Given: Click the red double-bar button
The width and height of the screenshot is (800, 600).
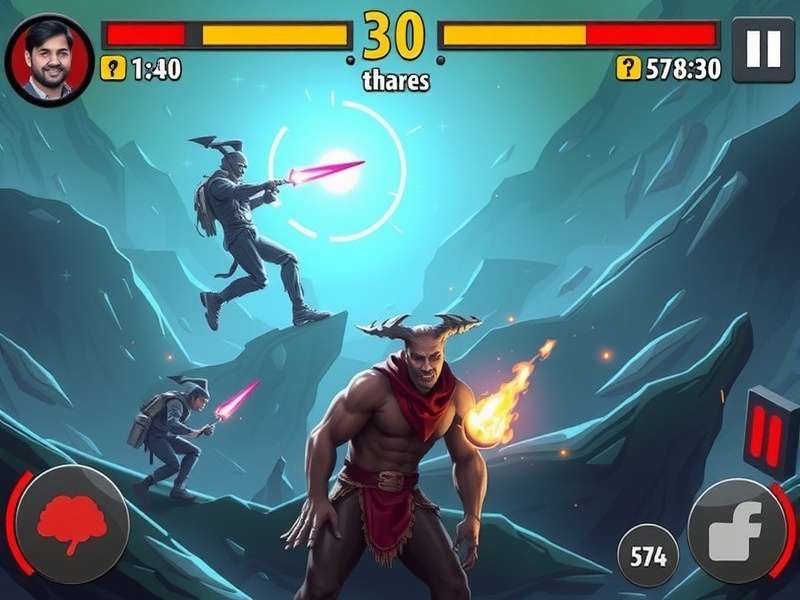Looking at the screenshot, I should 771,432.
